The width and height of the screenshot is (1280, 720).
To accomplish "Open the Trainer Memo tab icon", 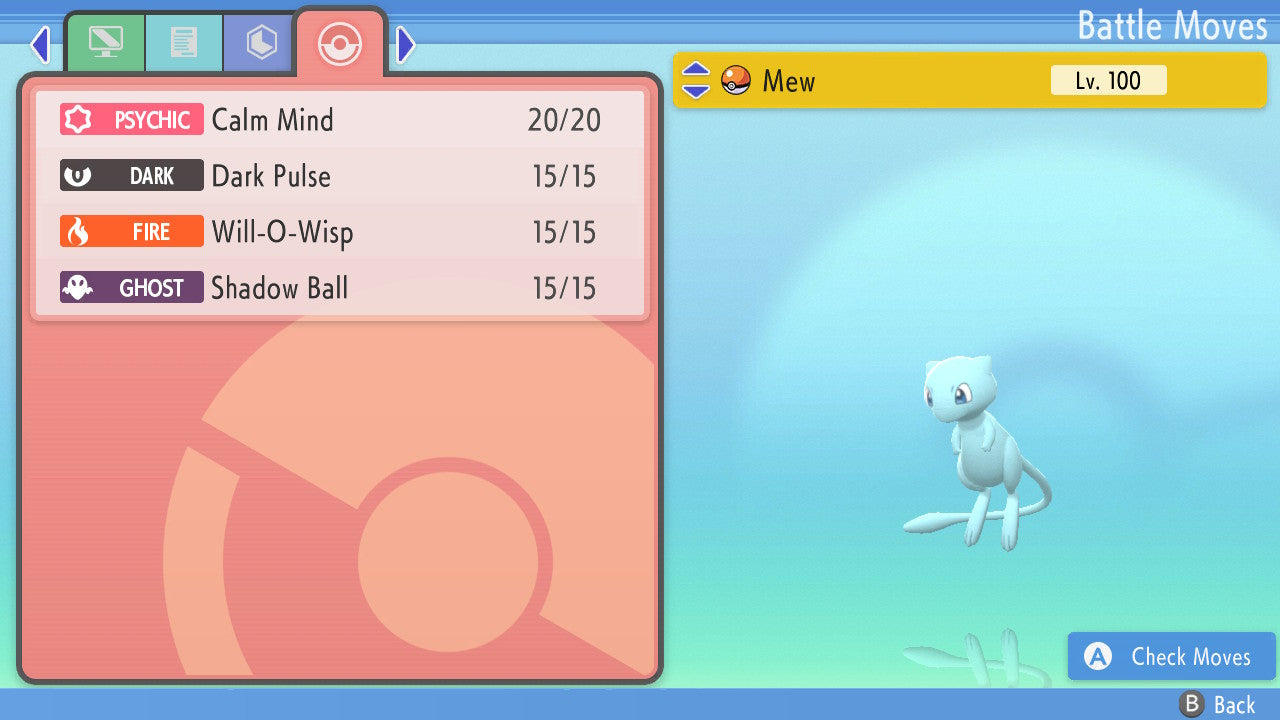I will coord(184,42).
